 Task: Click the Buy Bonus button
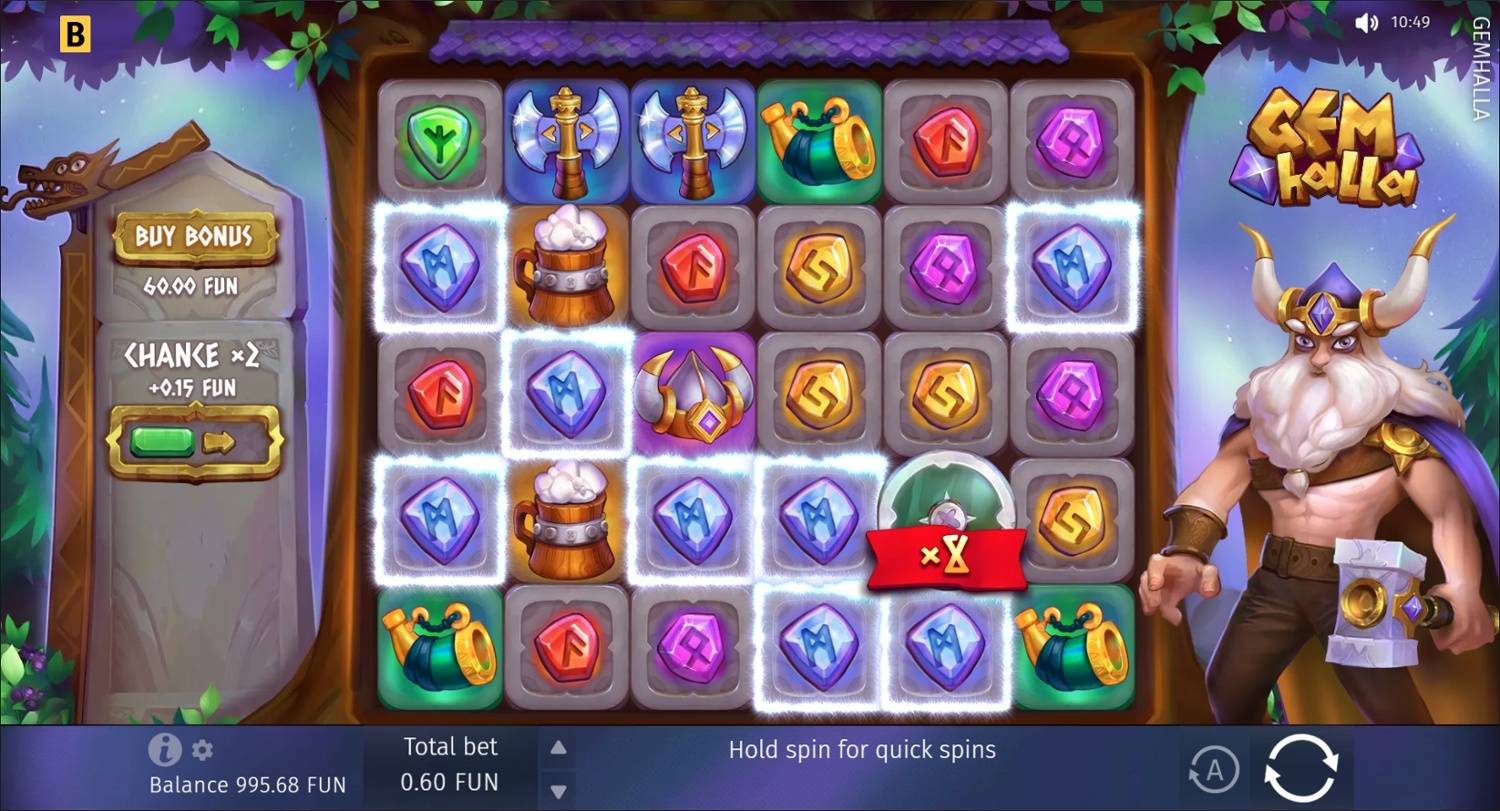pos(194,237)
